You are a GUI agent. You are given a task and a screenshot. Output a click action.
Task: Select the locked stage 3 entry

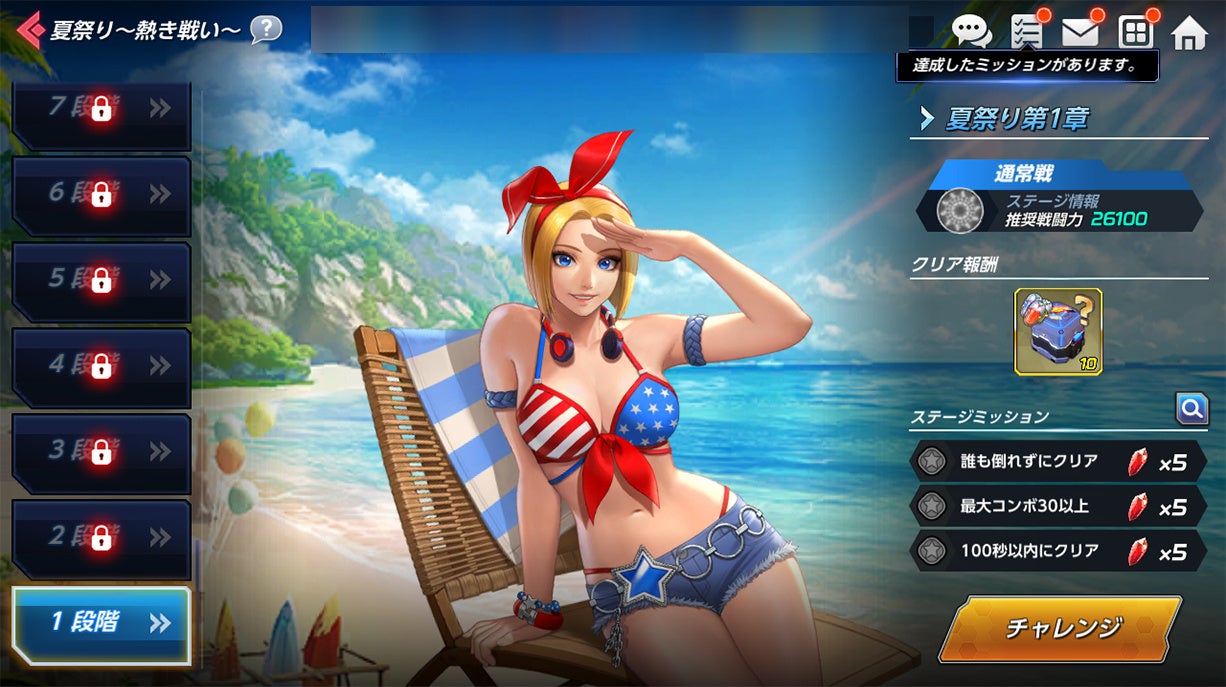coord(101,452)
